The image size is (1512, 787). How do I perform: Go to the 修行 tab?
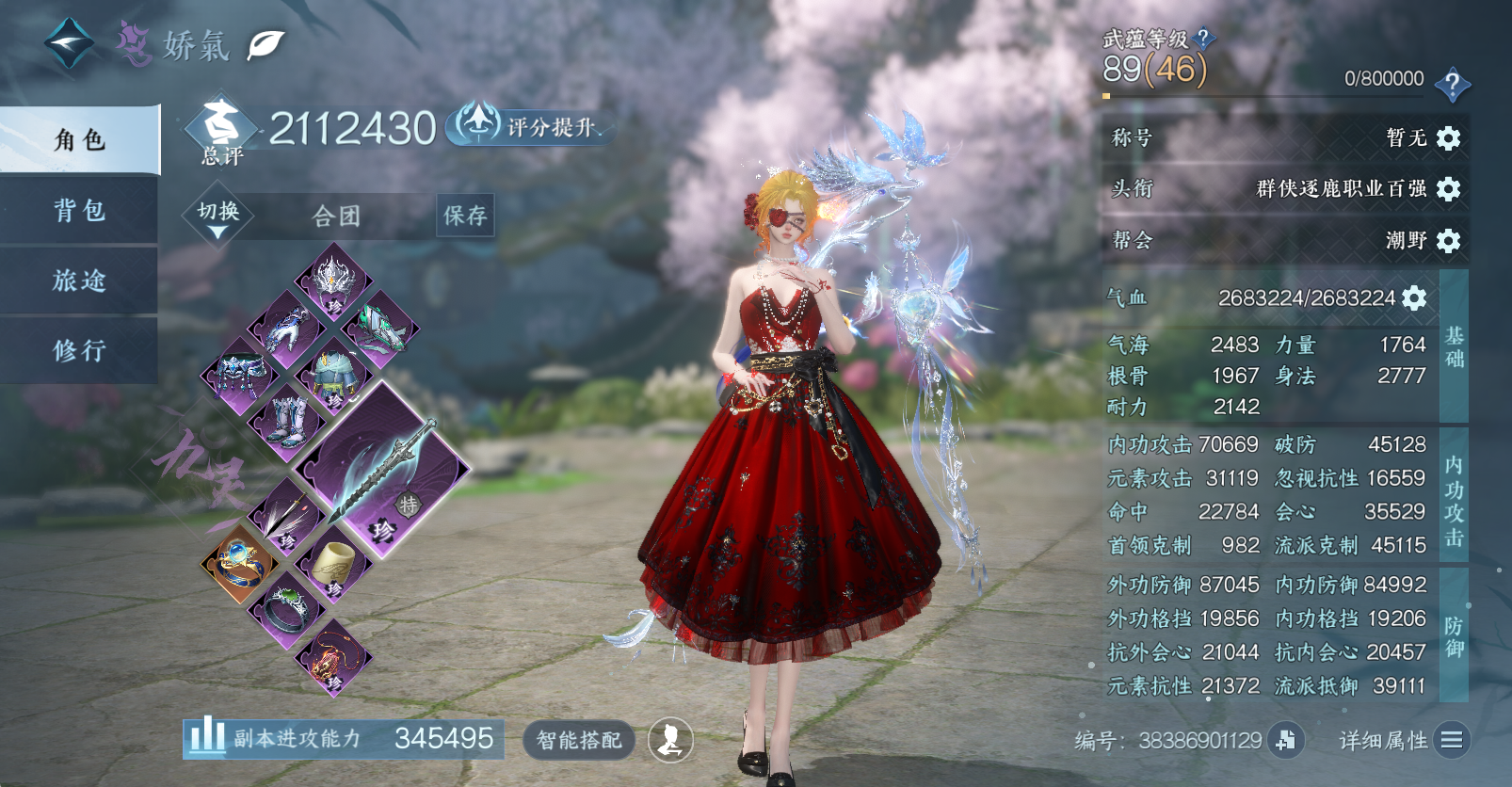pos(80,350)
